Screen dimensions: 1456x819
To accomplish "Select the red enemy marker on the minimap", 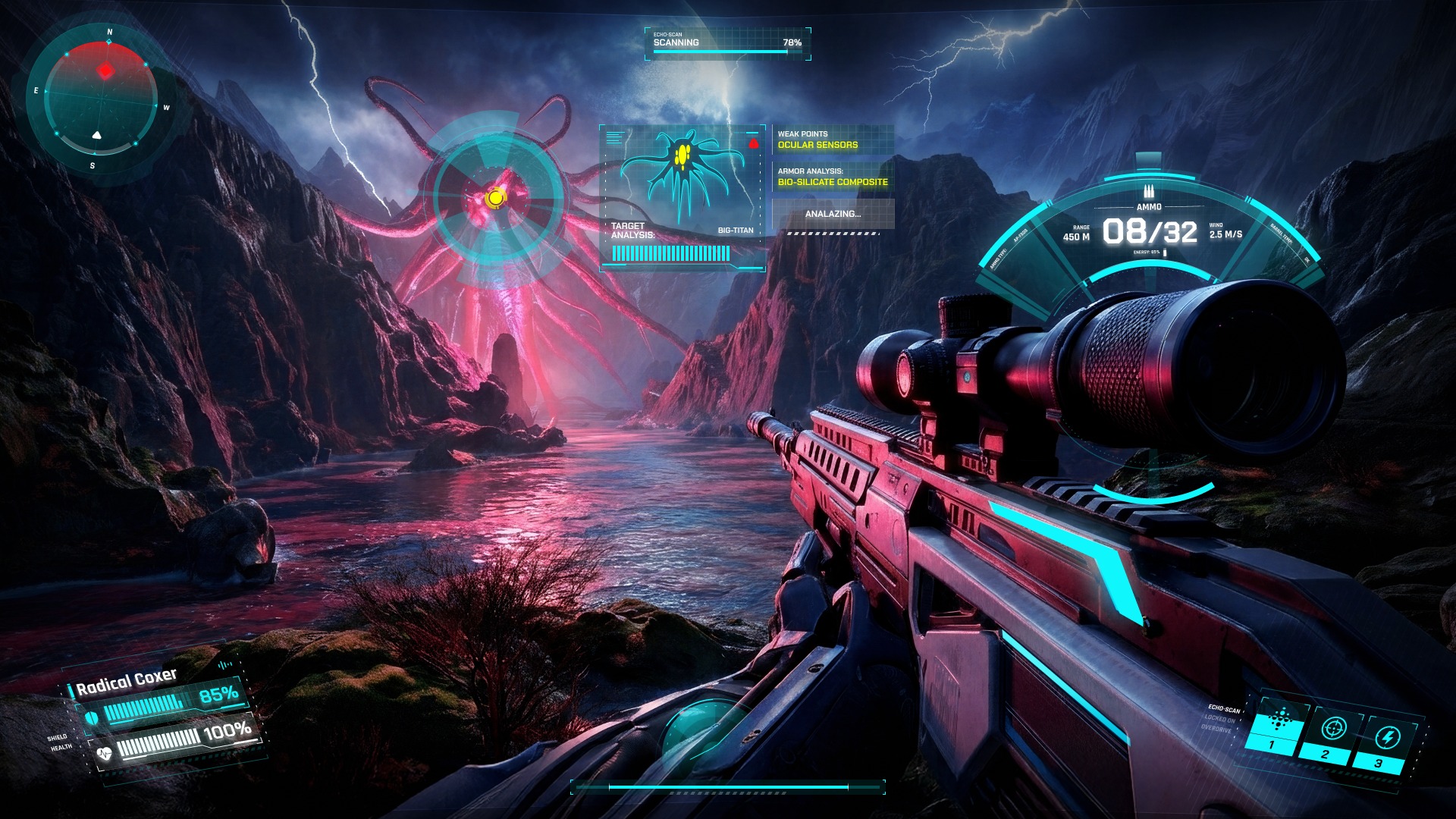I will point(105,71).
